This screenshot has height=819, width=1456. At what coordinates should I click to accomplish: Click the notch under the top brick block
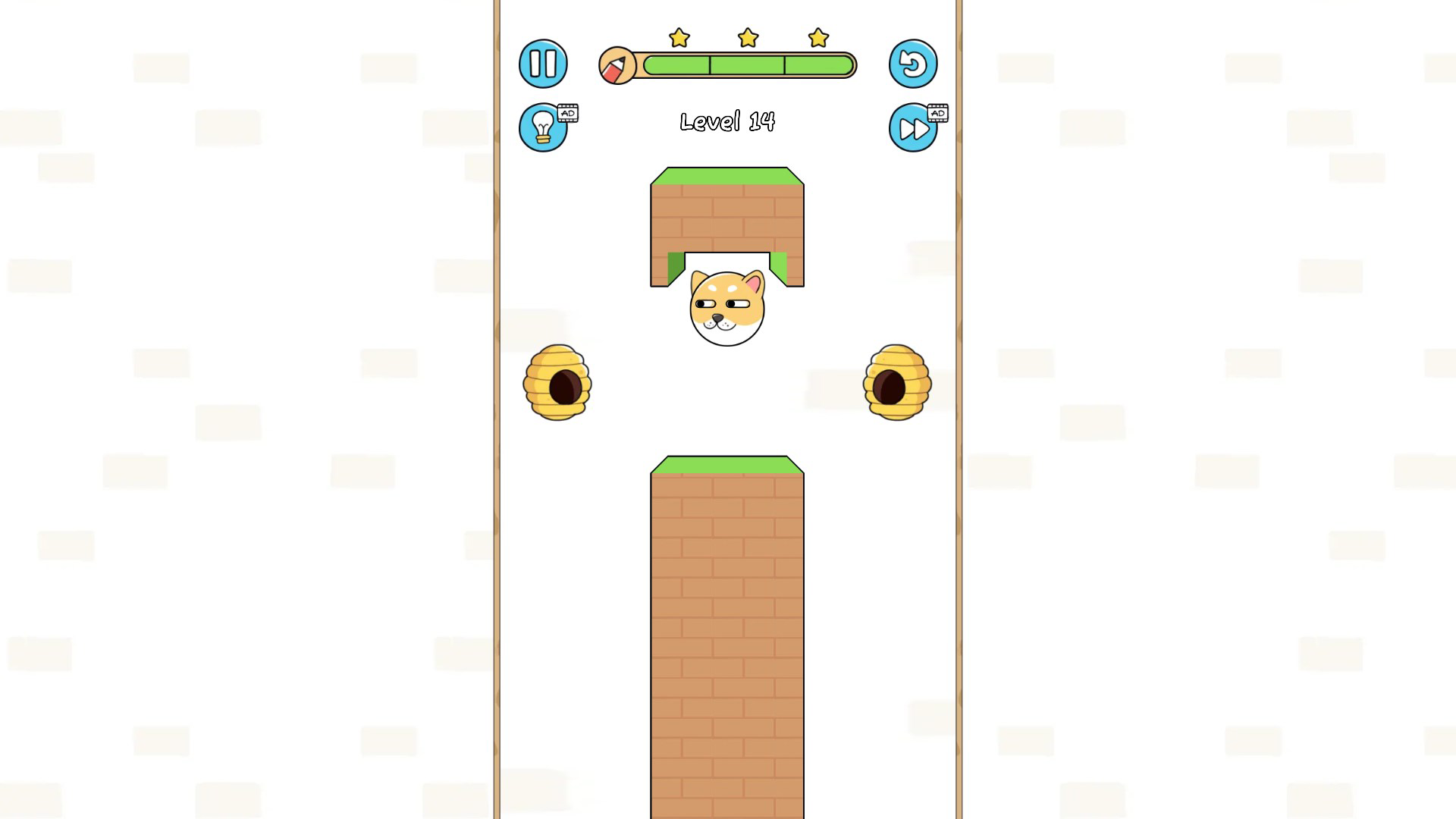(727, 262)
